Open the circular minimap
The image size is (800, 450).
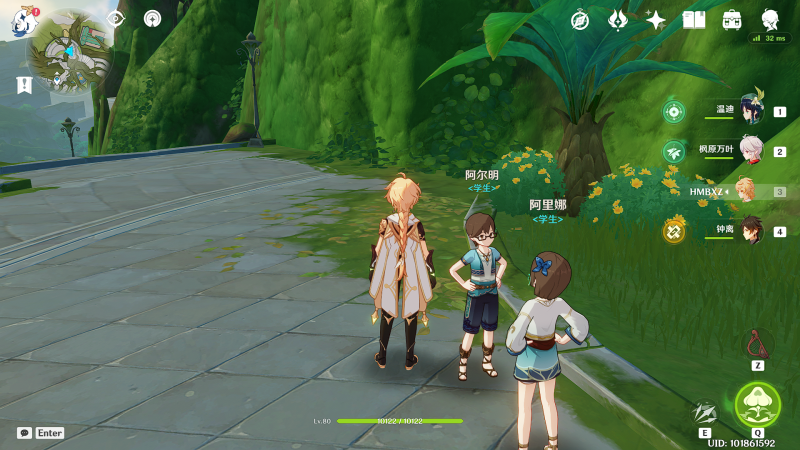70,51
